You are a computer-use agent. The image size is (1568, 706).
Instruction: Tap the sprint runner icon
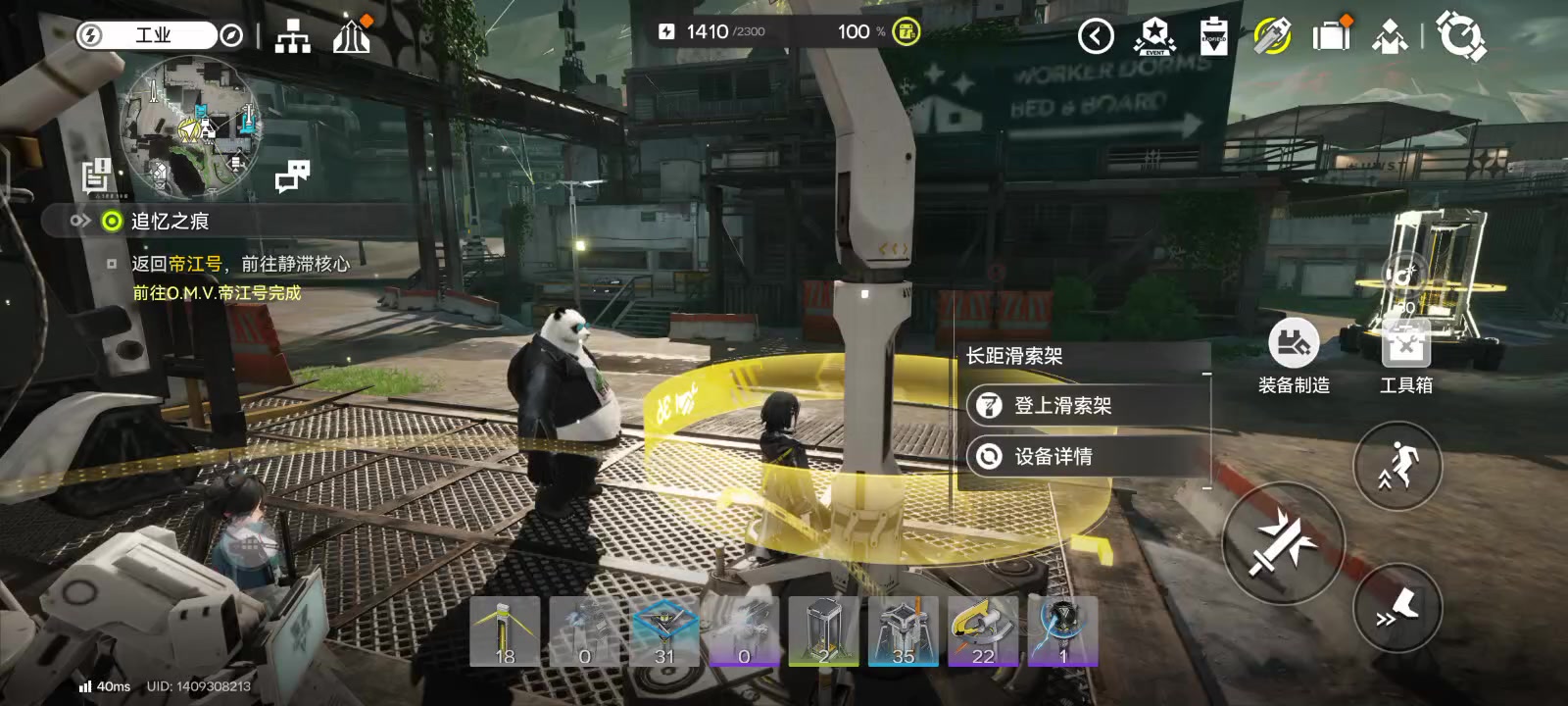(x=1396, y=468)
